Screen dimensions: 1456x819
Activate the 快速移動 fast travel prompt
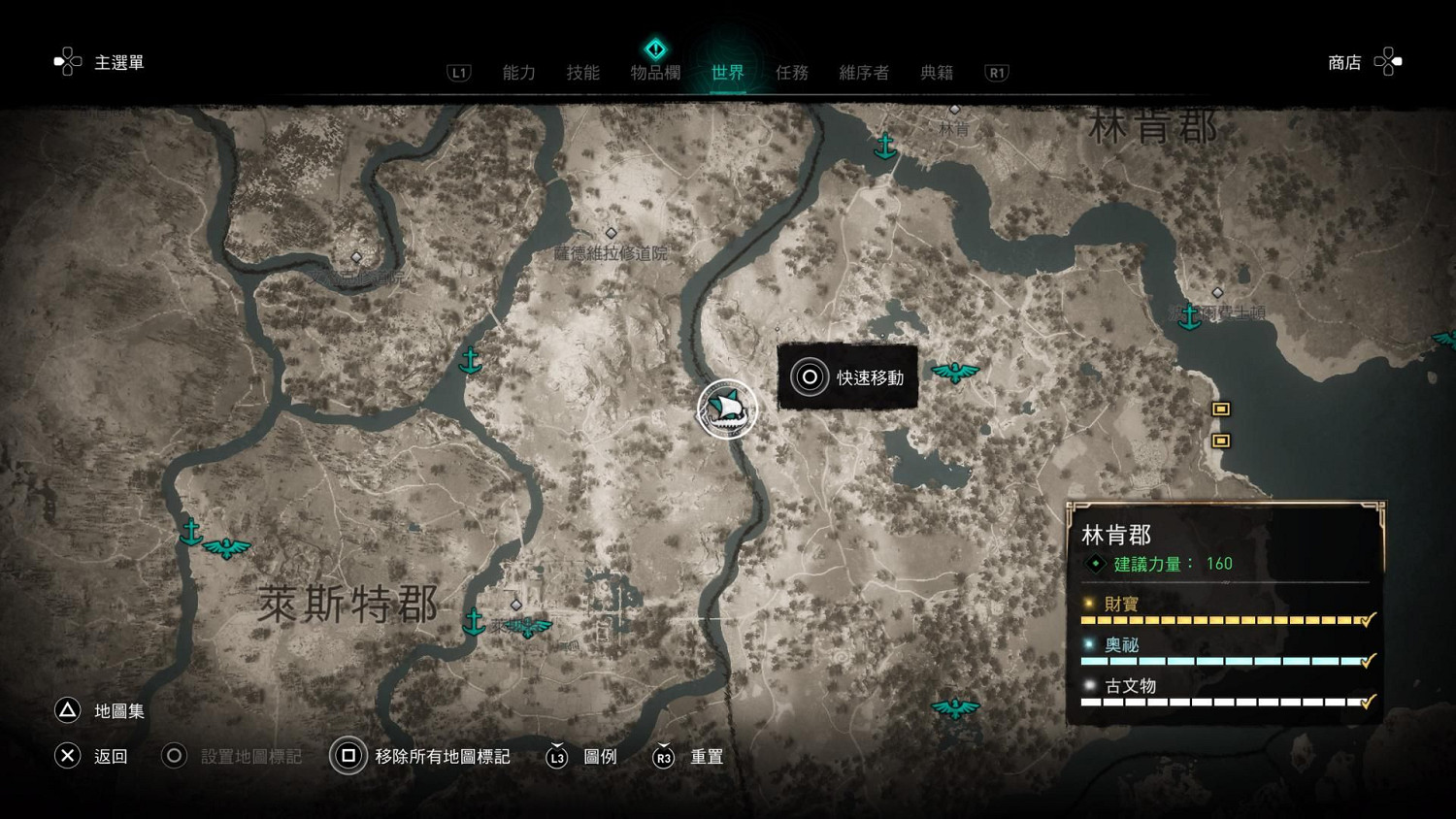coord(810,377)
